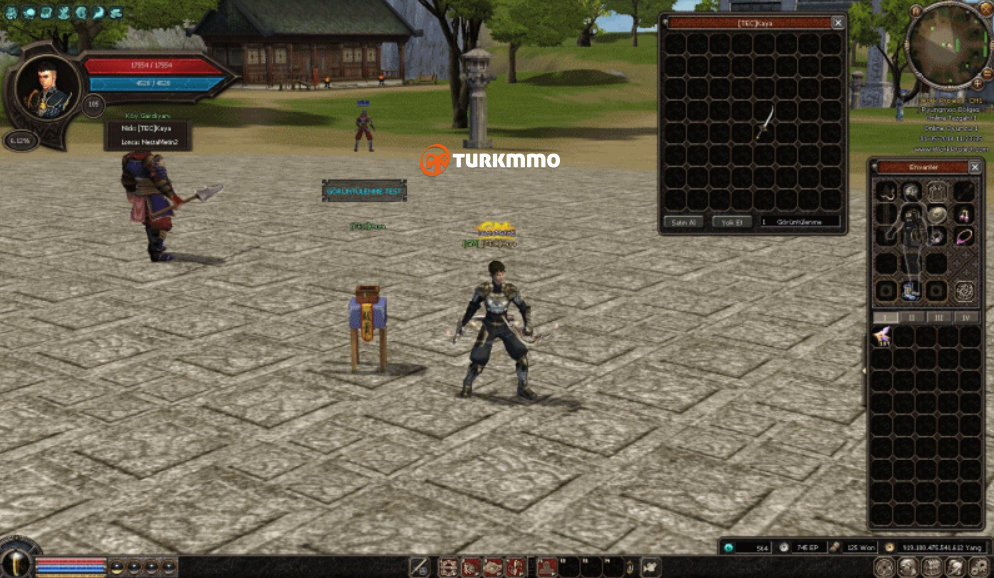Zoom in the minimap with plus button
The height and width of the screenshot is (578, 994).
coord(977,84)
